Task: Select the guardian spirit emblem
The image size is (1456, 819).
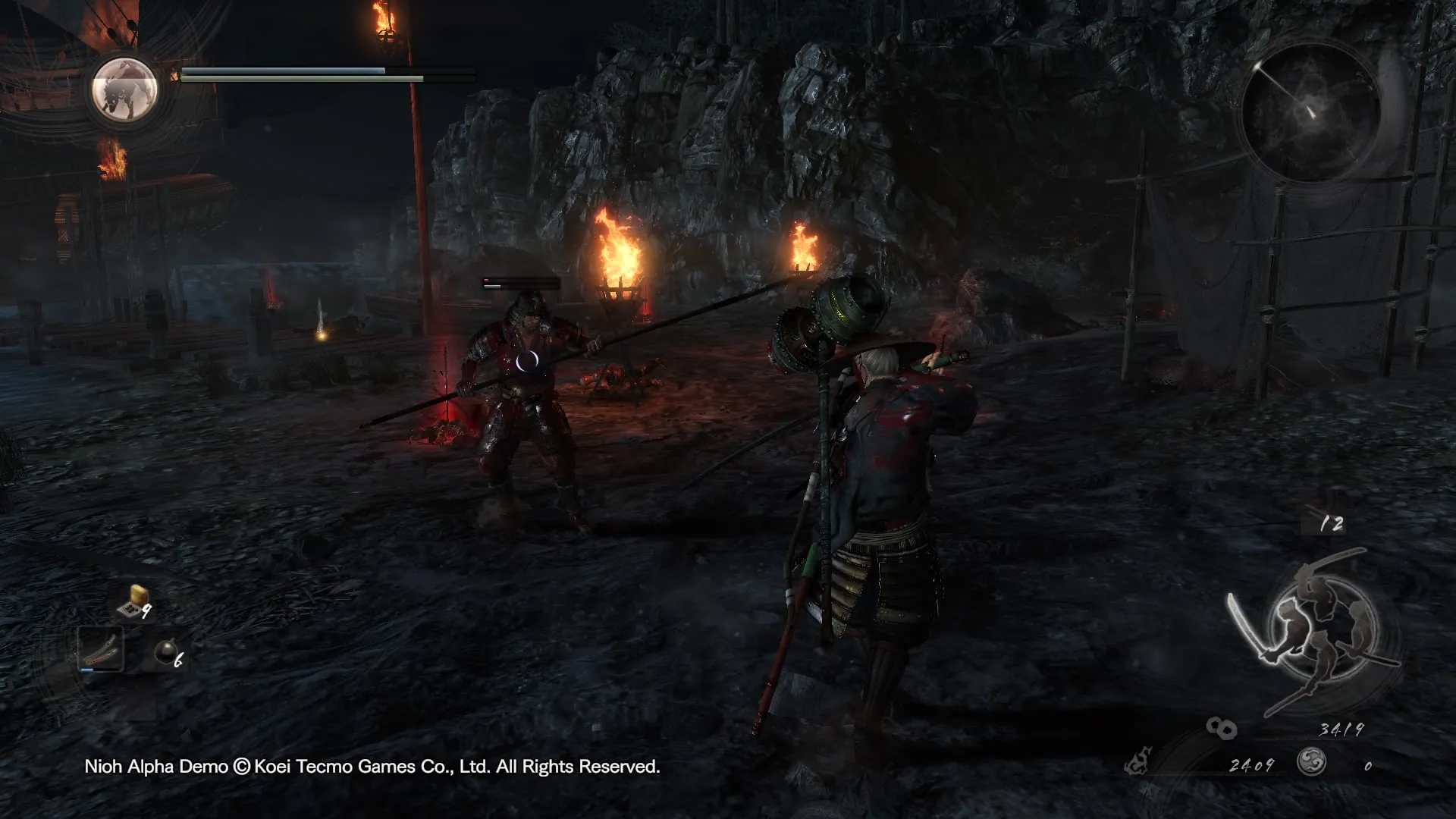Action: 124,89
